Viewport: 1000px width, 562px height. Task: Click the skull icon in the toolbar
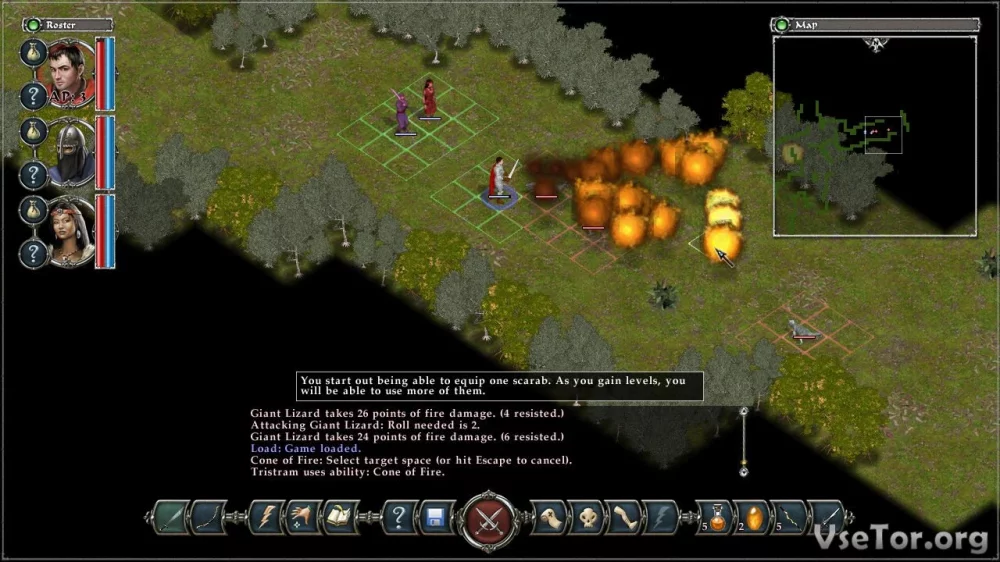(584, 517)
